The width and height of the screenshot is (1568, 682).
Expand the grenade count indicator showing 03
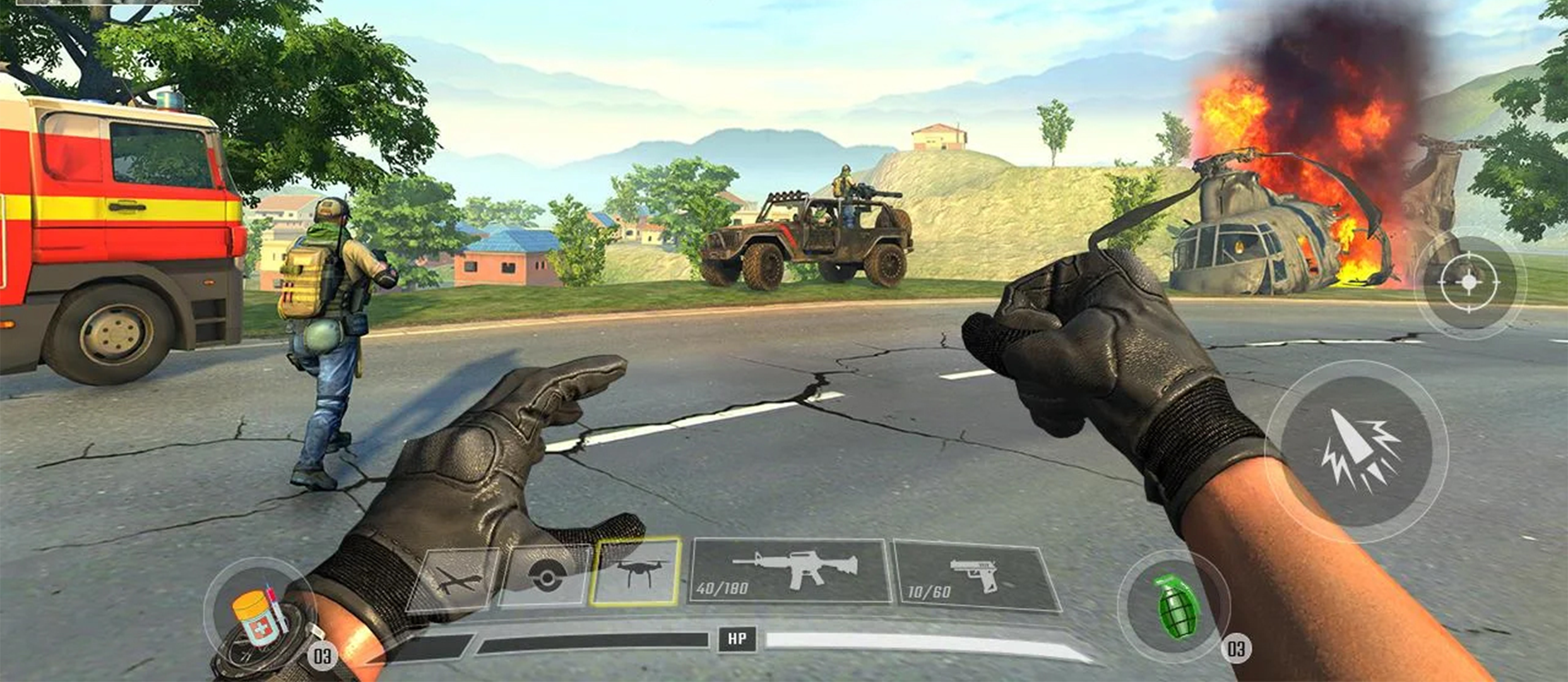click(x=1239, y=649)
